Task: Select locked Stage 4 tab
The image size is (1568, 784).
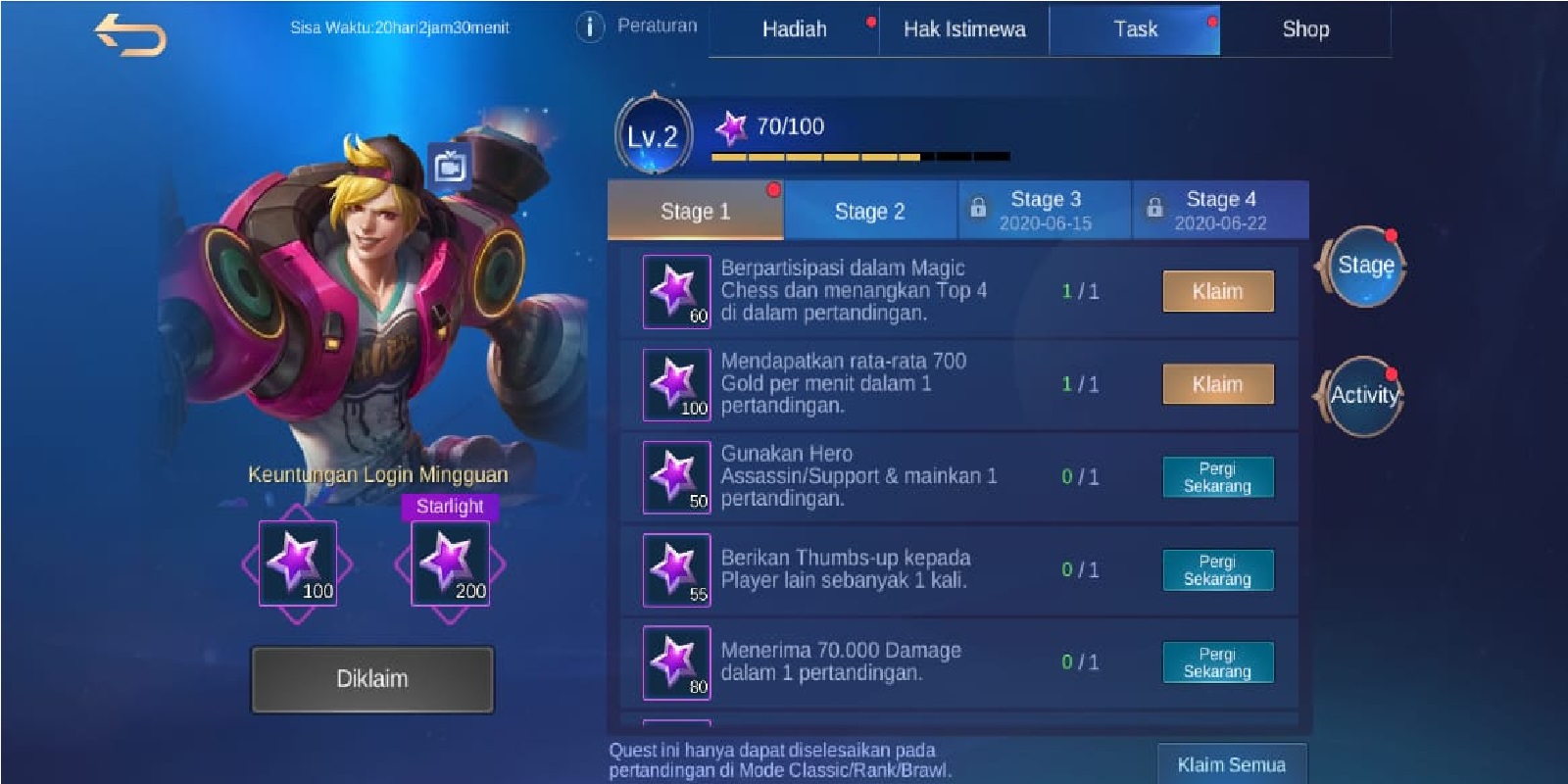Action: [x=1220, y=210]
